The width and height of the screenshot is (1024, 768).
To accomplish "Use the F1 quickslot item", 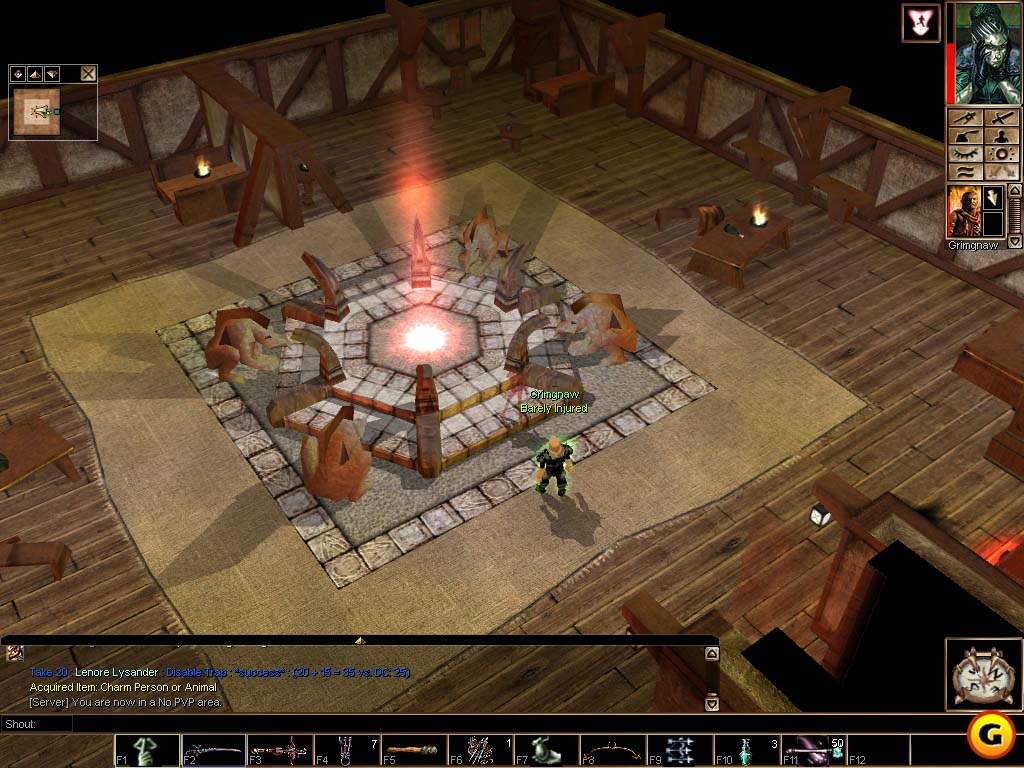I will 147,750.
